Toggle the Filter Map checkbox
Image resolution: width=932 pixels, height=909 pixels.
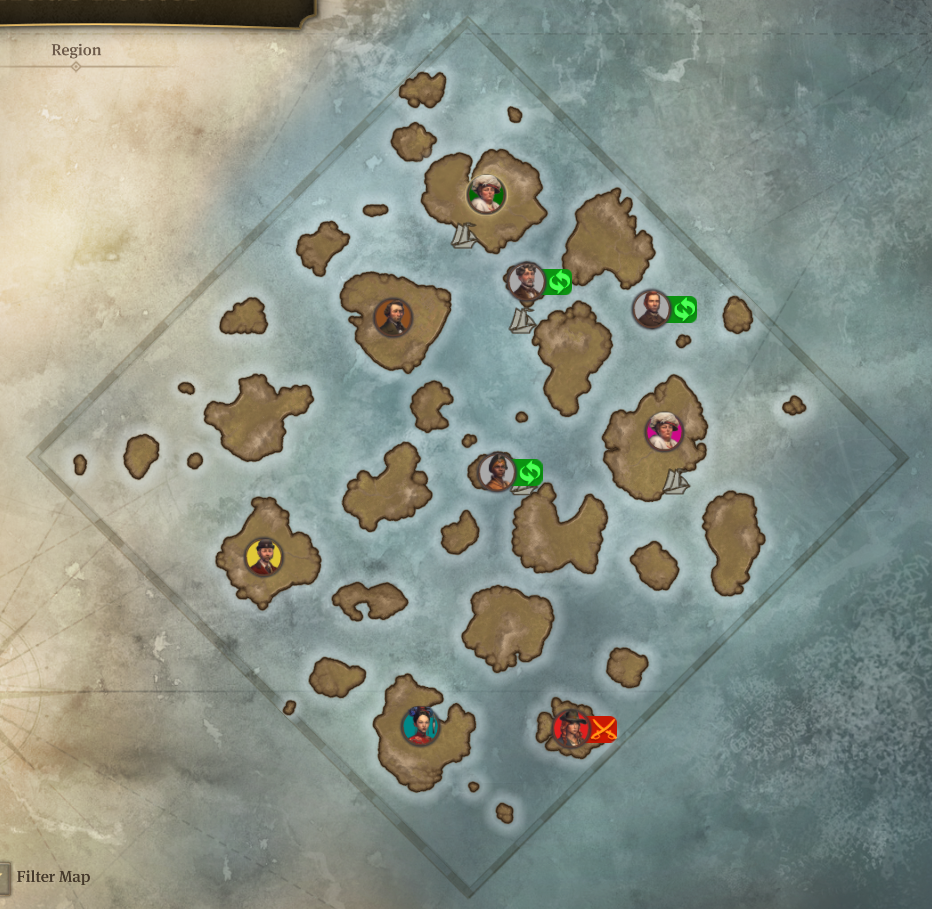(x=4, y=877)
